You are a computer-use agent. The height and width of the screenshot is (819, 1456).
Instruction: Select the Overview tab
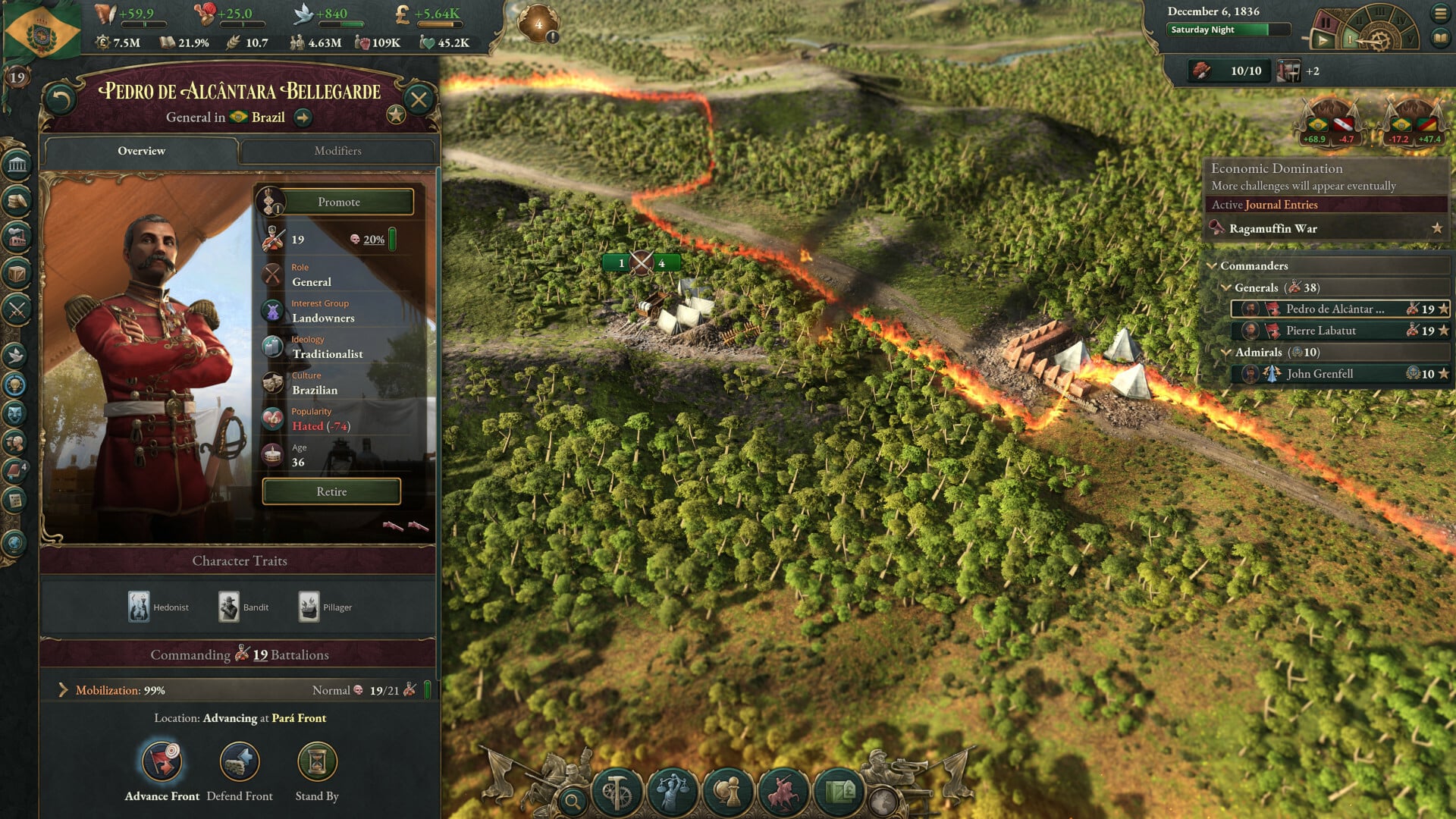click(x=140, y=151)
